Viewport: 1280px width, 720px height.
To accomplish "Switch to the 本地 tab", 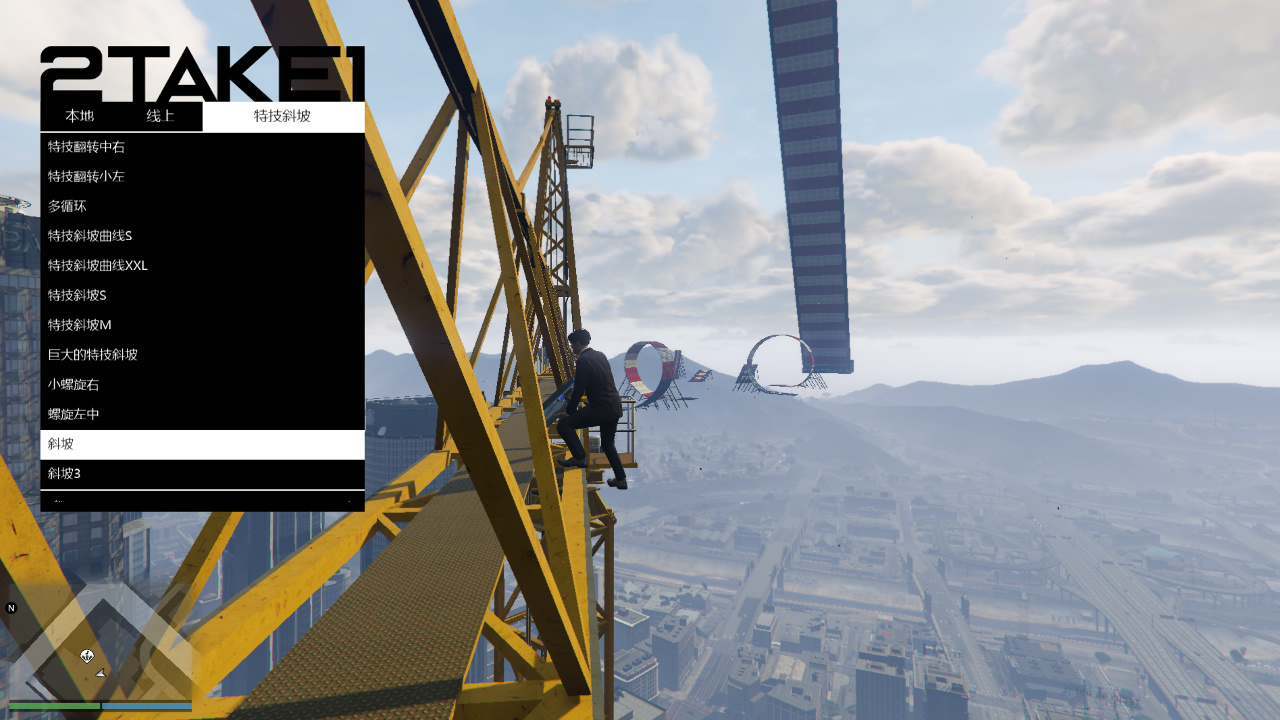I will pyautogui.click(x=80, y=116).
